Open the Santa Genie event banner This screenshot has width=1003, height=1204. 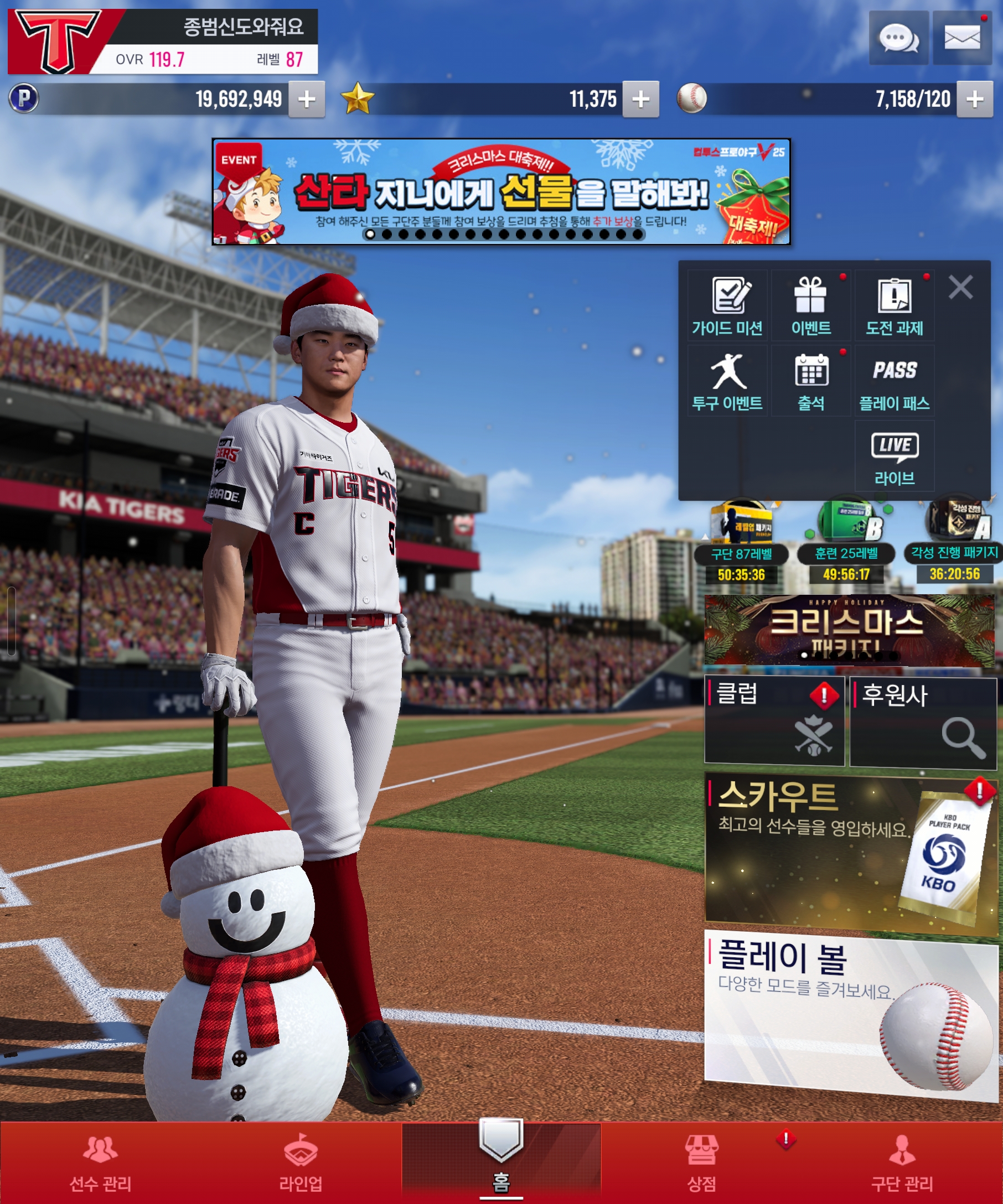pyautogui.click(x=500, y=191)
